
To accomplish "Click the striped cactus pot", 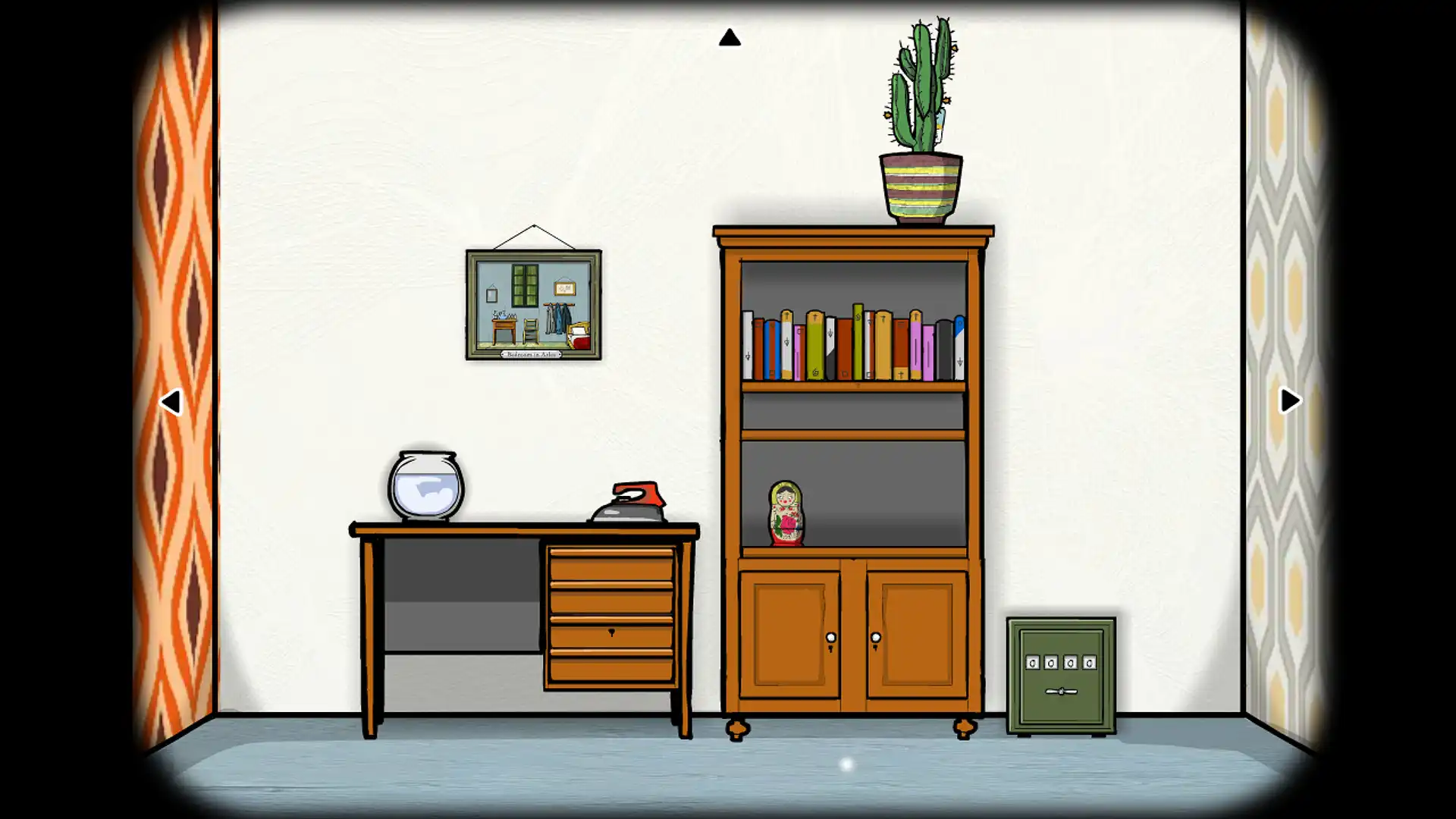I will (x=920, y=187).
